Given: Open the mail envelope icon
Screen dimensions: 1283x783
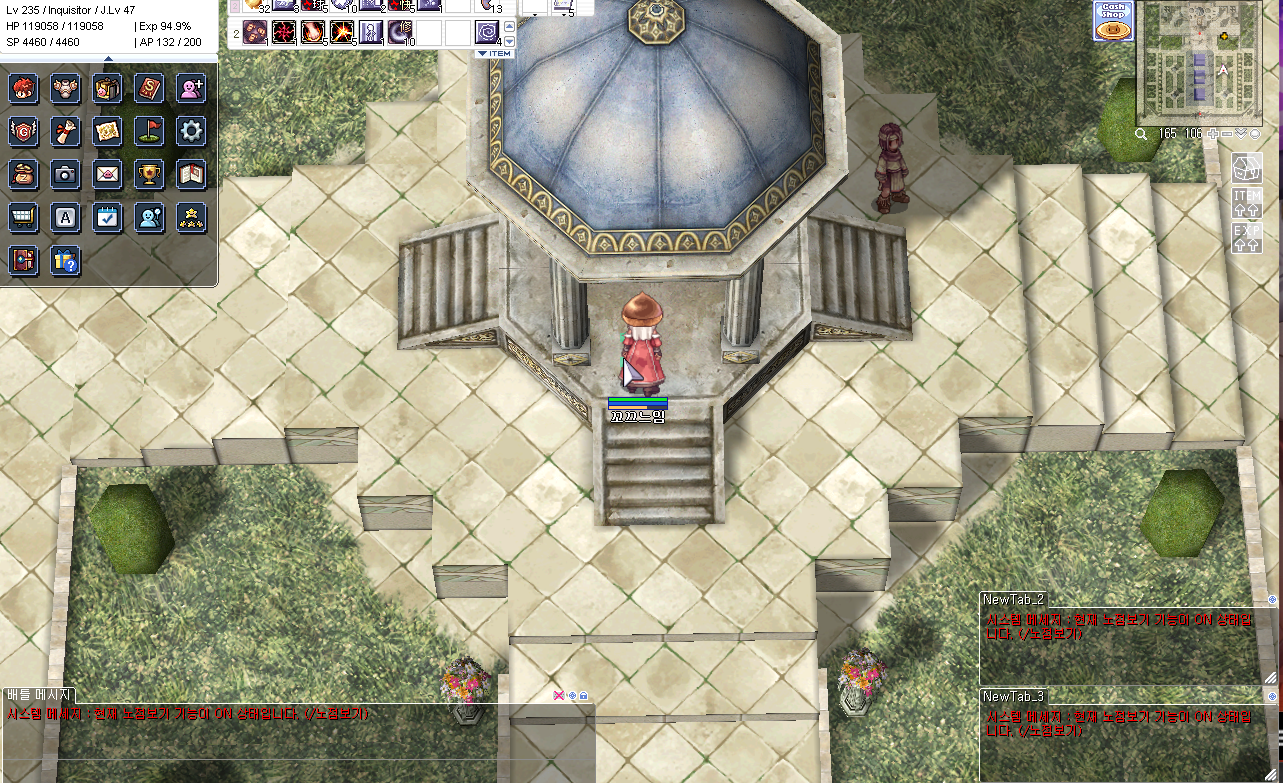Looking at the screenshot, I should 107,174.
